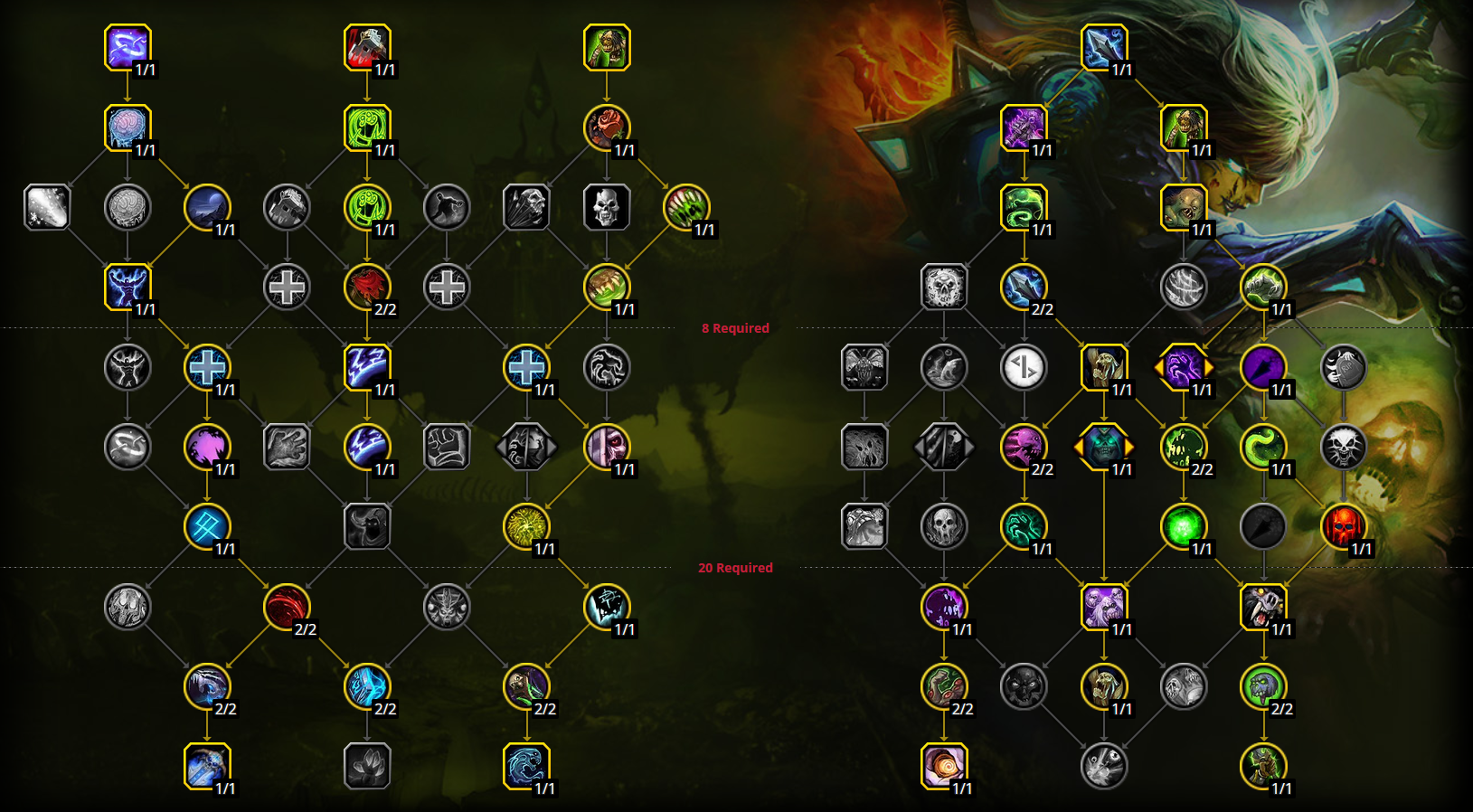Image resolution: width=1473 pixels, height=812 pixels.
Task: Click the 8 Required tier label
Action: tap(737, 328)
